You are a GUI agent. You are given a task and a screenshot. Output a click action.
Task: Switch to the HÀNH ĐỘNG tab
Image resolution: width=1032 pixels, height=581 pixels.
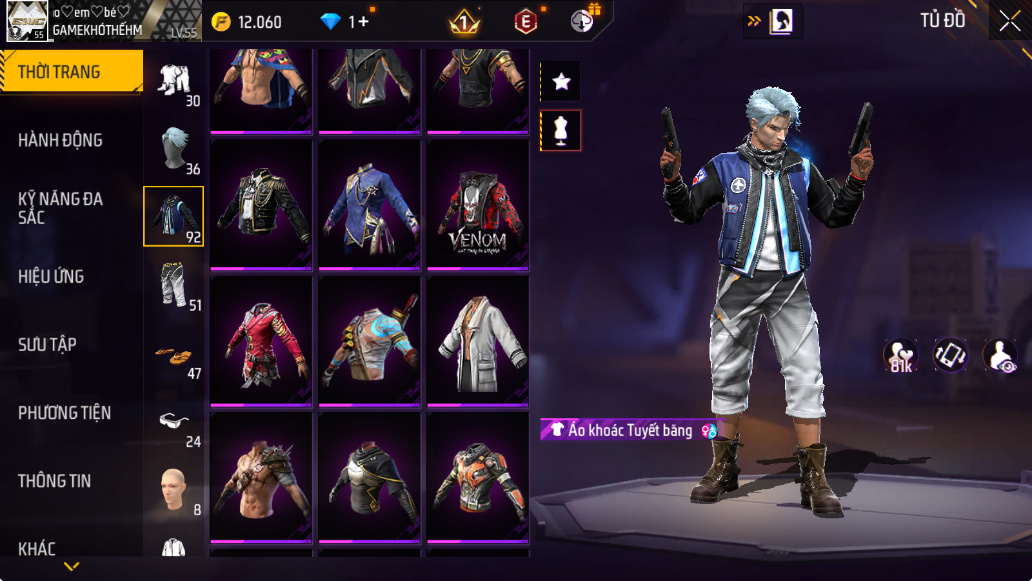pos(60,140)
